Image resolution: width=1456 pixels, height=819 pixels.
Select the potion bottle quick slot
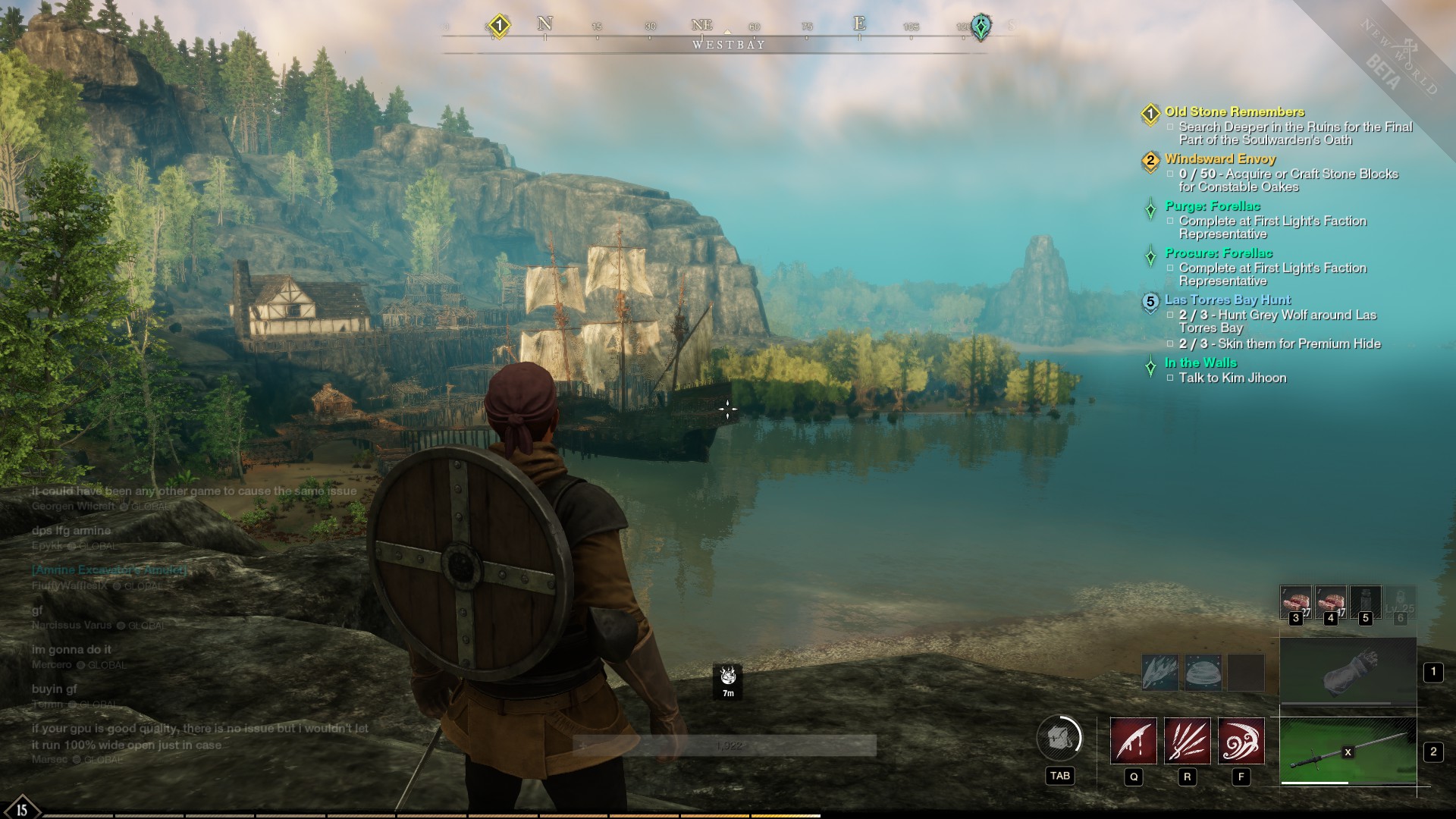[x=1365, y=602]
